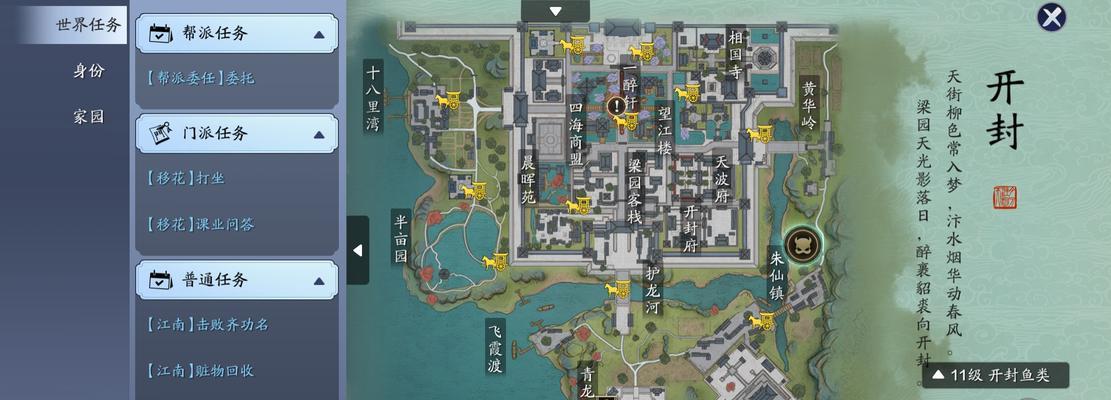The image size is (1111, 400).
Task: Collapse the 帮派任务 section
Action: click(319, 34)
